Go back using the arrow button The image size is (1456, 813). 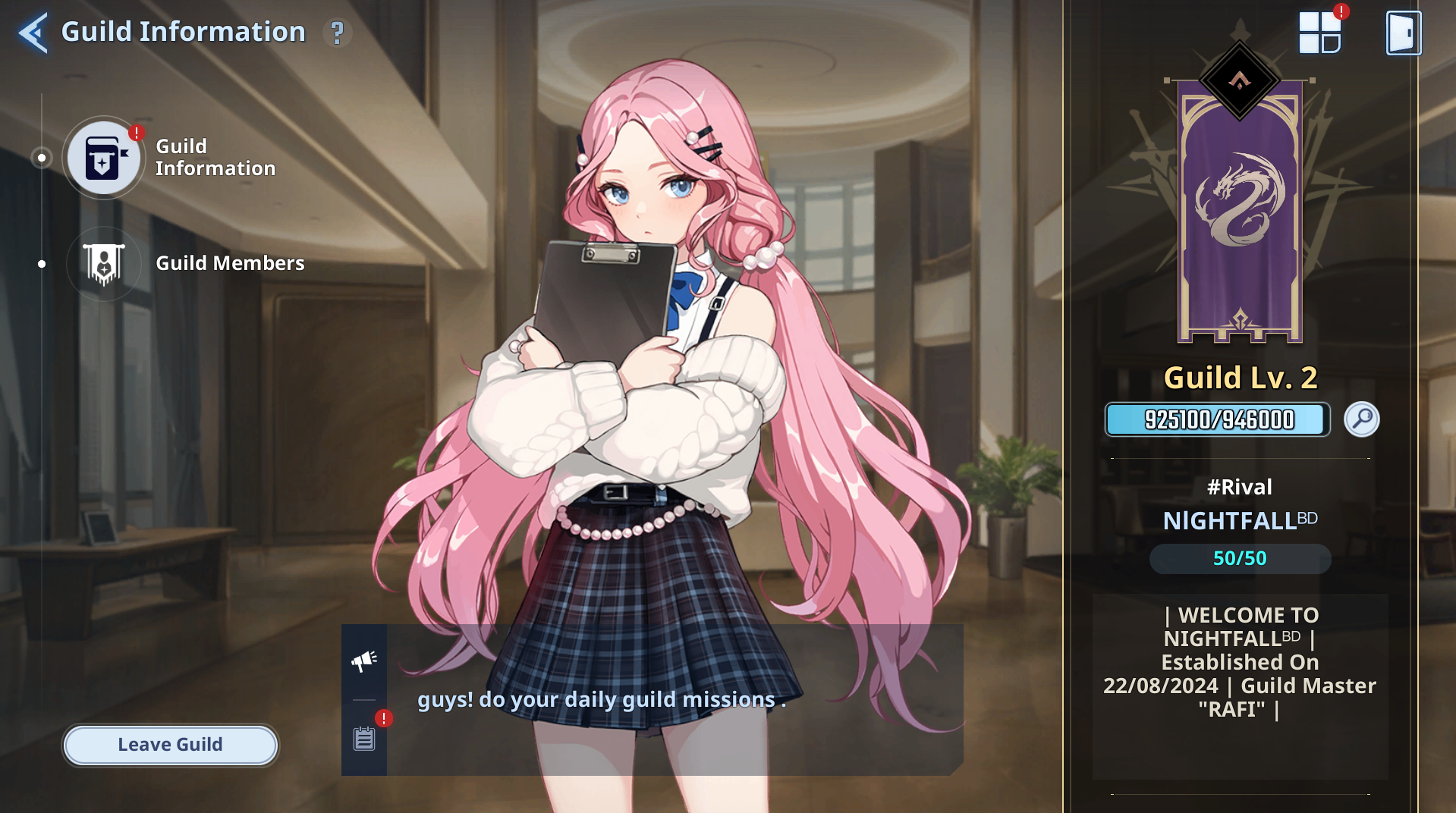[33, 33]
